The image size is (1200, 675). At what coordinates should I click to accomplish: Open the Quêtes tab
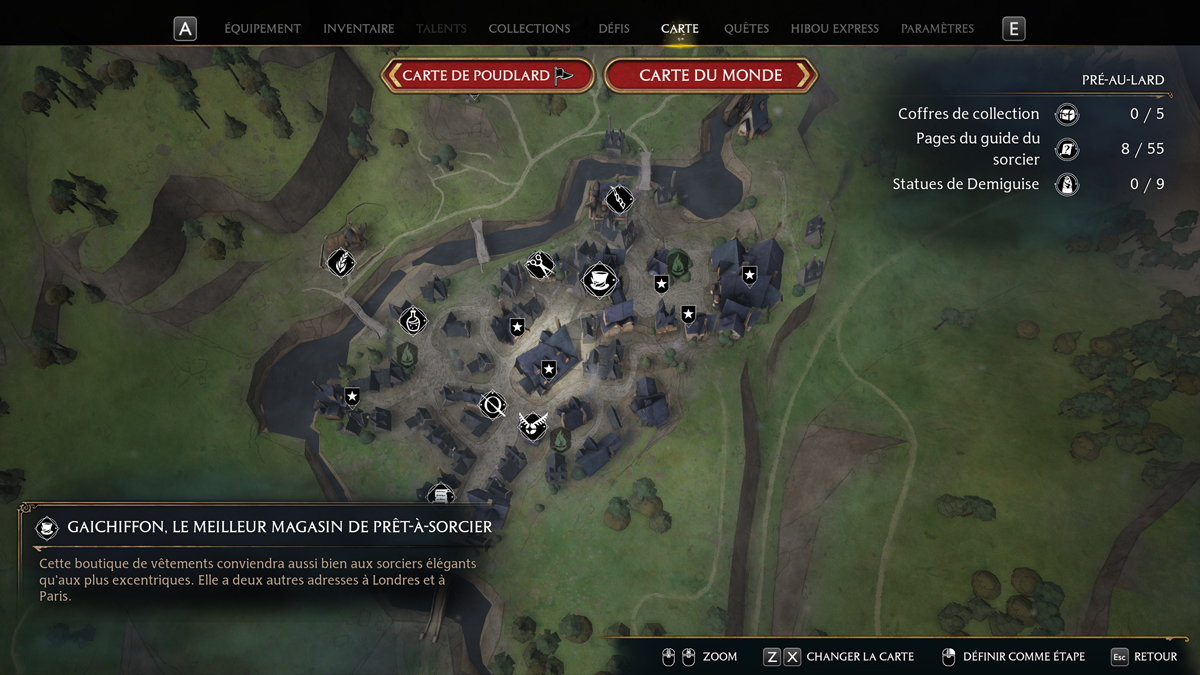[x=746, y=29]
